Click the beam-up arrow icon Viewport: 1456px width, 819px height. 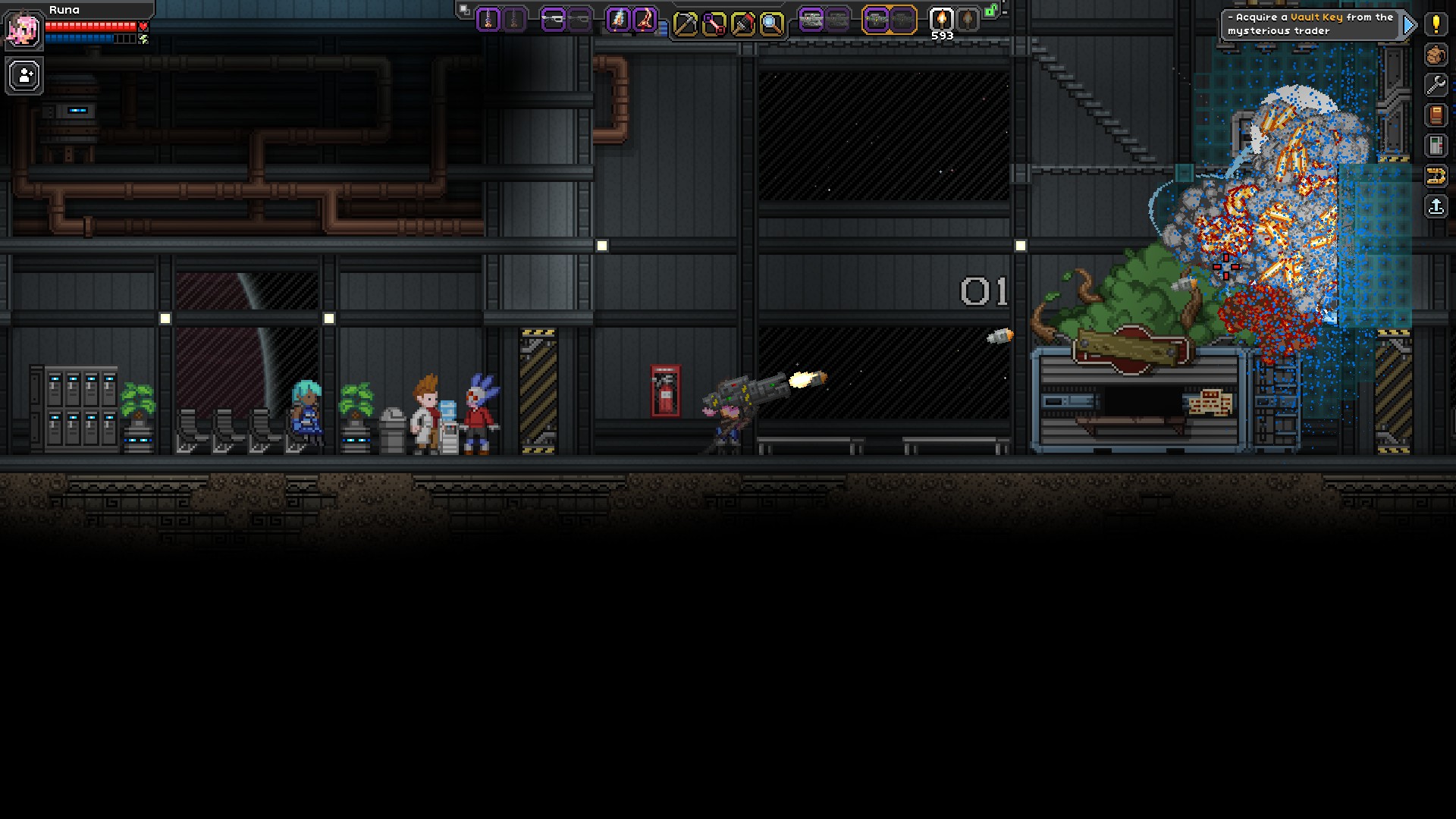tap(1436, 206)
